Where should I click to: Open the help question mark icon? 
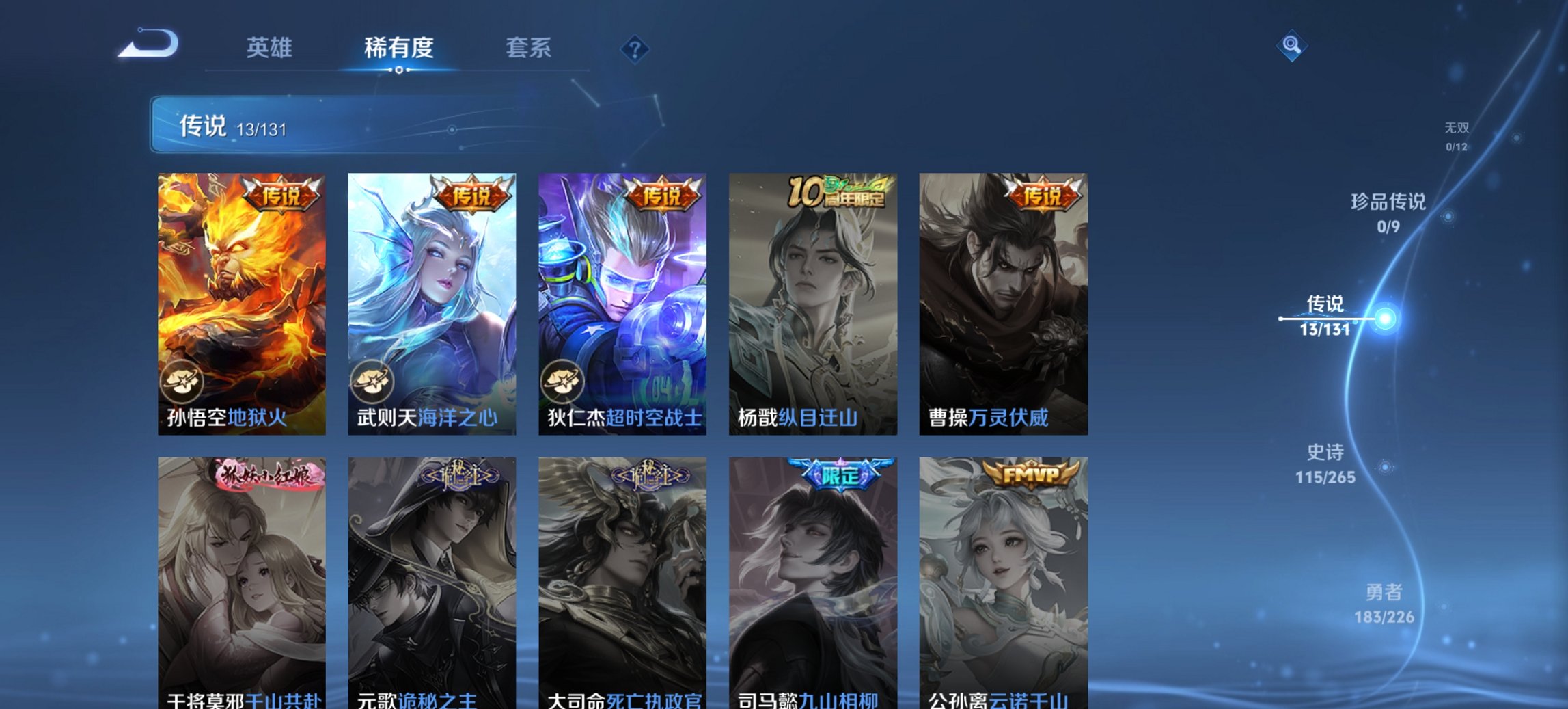635,50
